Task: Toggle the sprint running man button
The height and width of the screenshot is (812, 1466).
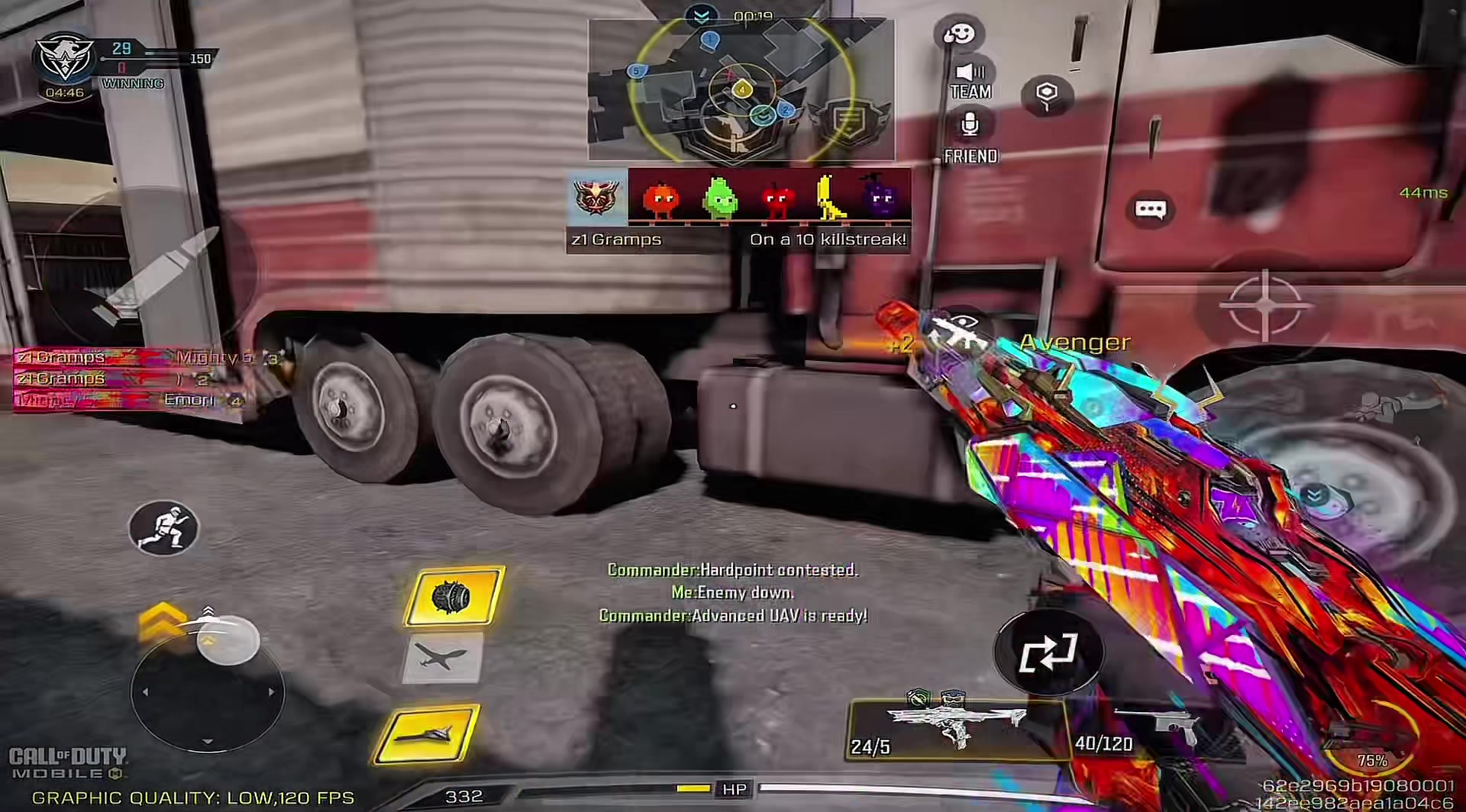Action: click(x=163, y=527)
